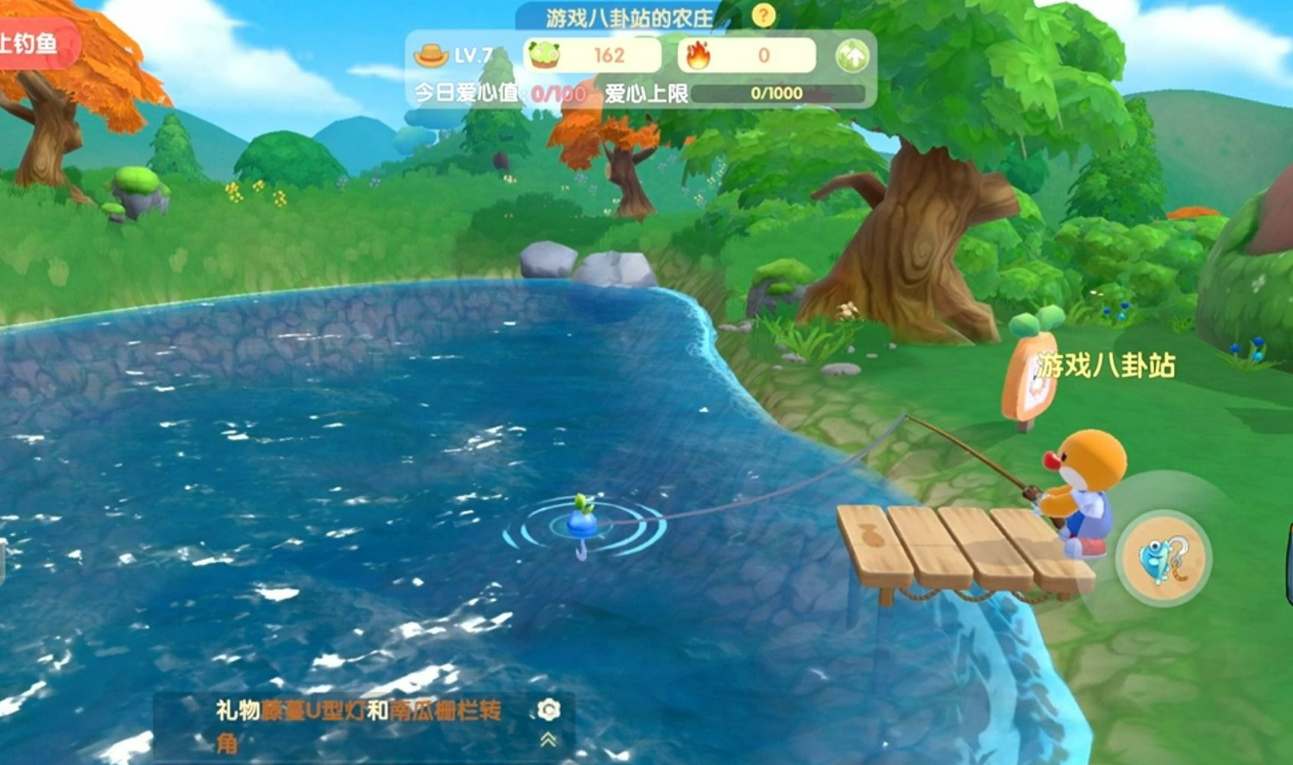The width and height of the screenshot is (1293, 765).
Task: Open the yellow question mark help
Action: pyautogui.click(x=763, y=15)
